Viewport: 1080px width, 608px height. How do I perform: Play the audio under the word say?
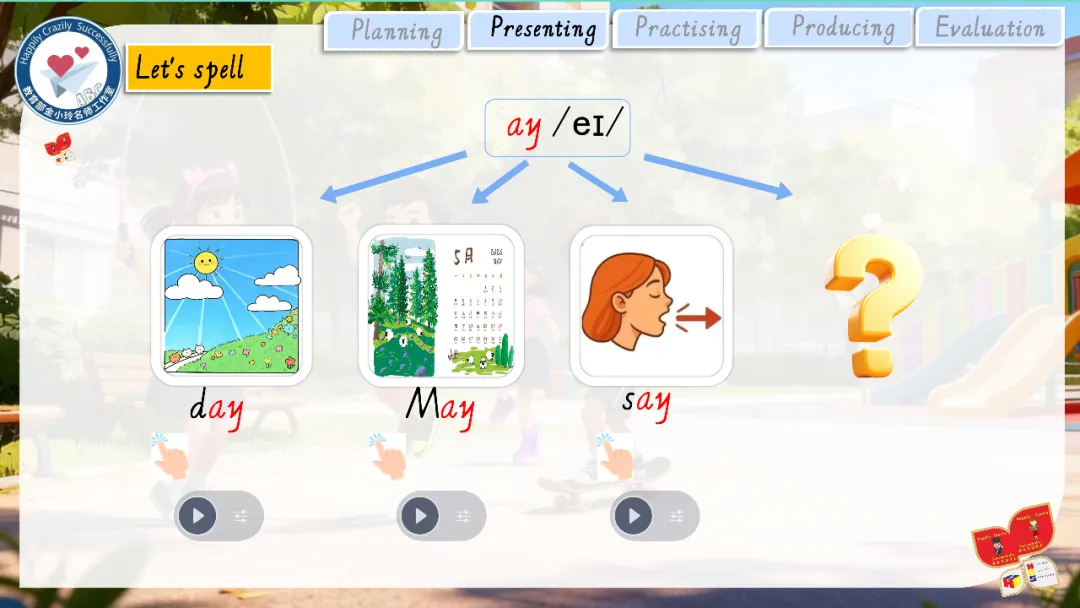click(633, 516)
